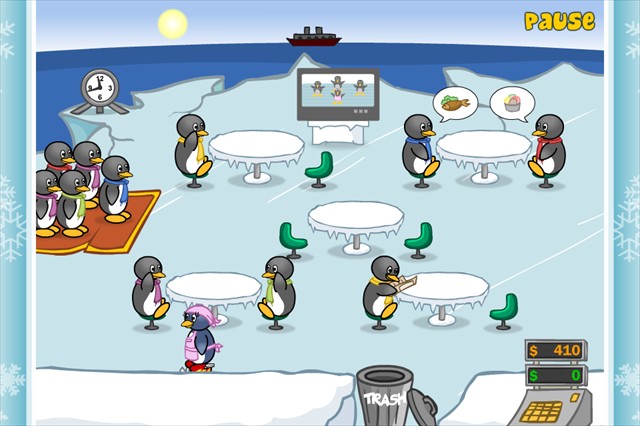The height and width of the screenshot is (426, 640).
Task: Pause the game
Action: tap(559, 21)
